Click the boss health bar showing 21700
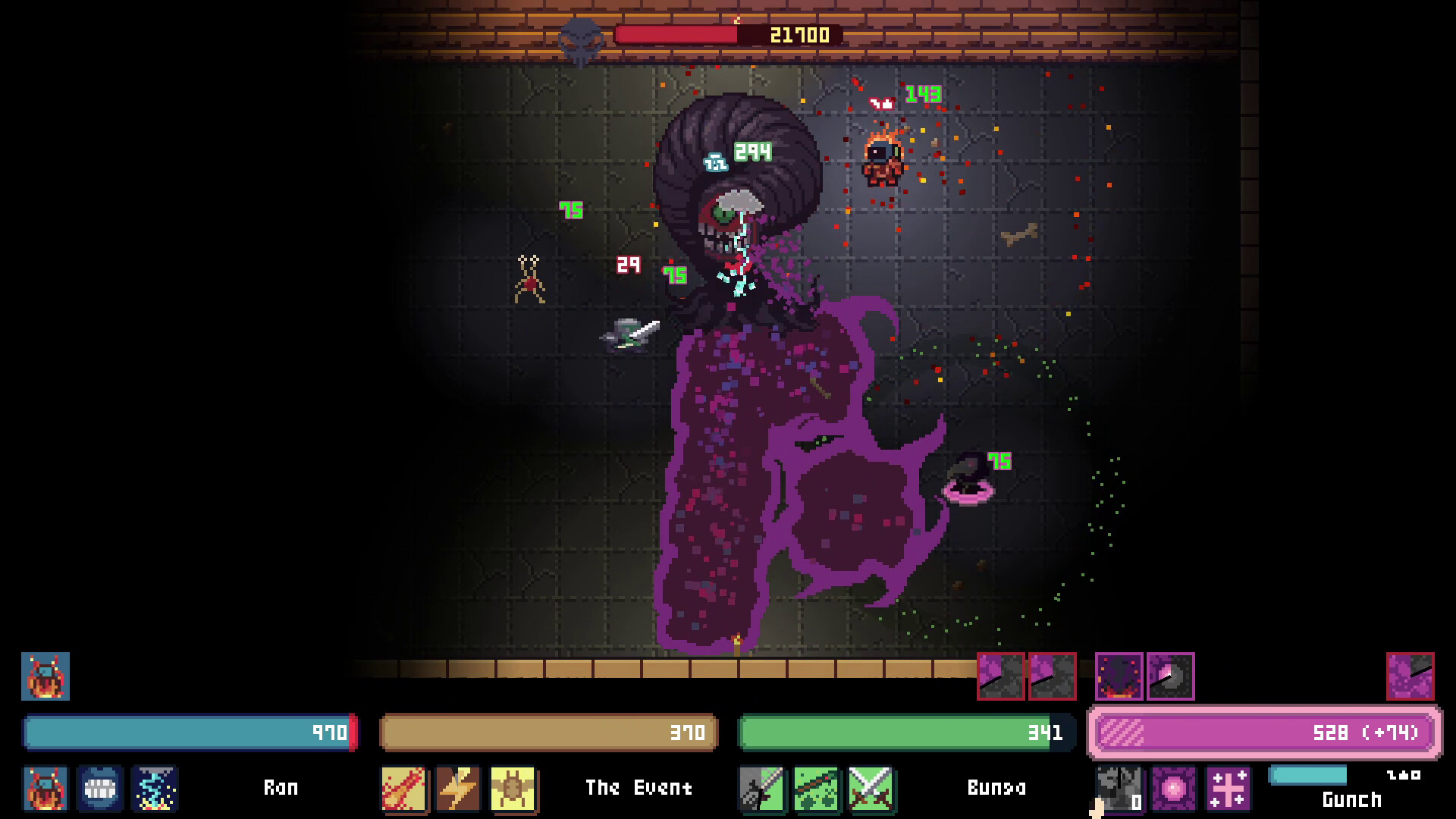1456x819 pixels. [728, 33]
